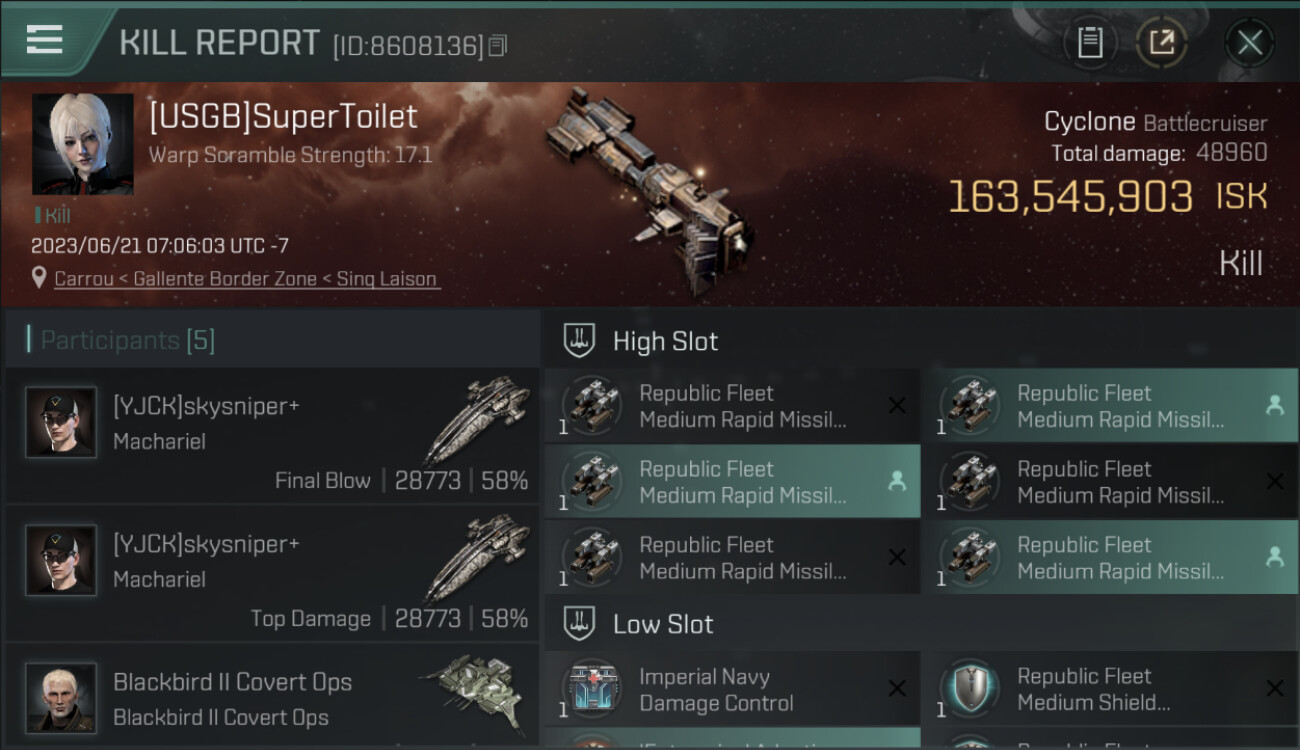Select the Top Damage skysniper+ participant row
Viewport: 1300px width, 750px height.
(x=272, y=574)
